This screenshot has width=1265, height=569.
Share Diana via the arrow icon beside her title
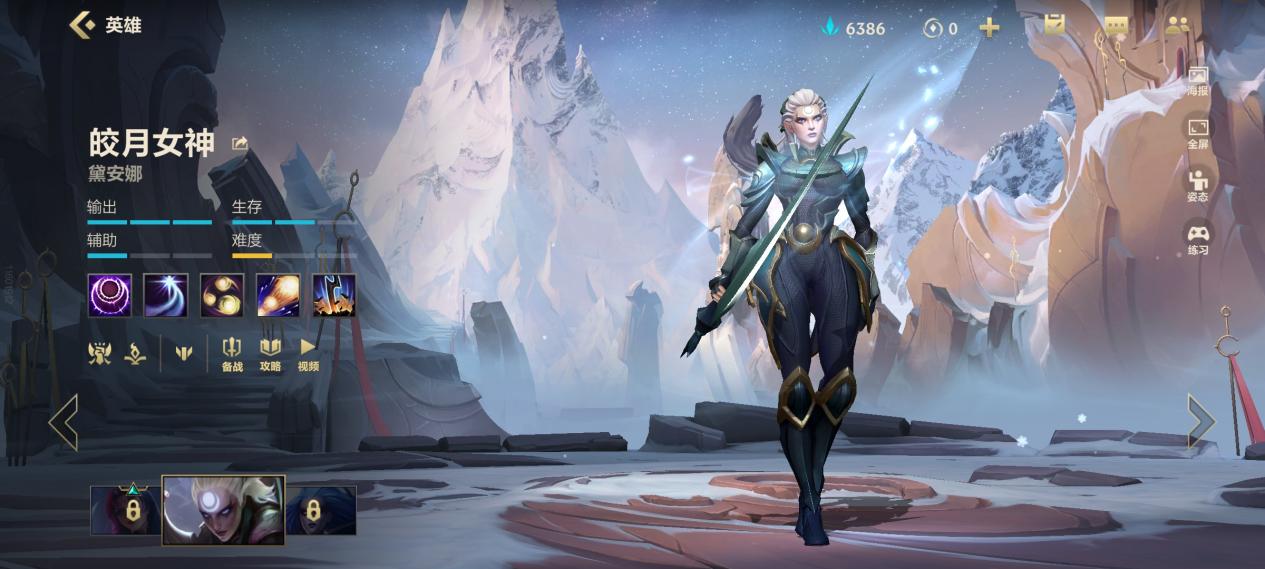pos(240,144)
